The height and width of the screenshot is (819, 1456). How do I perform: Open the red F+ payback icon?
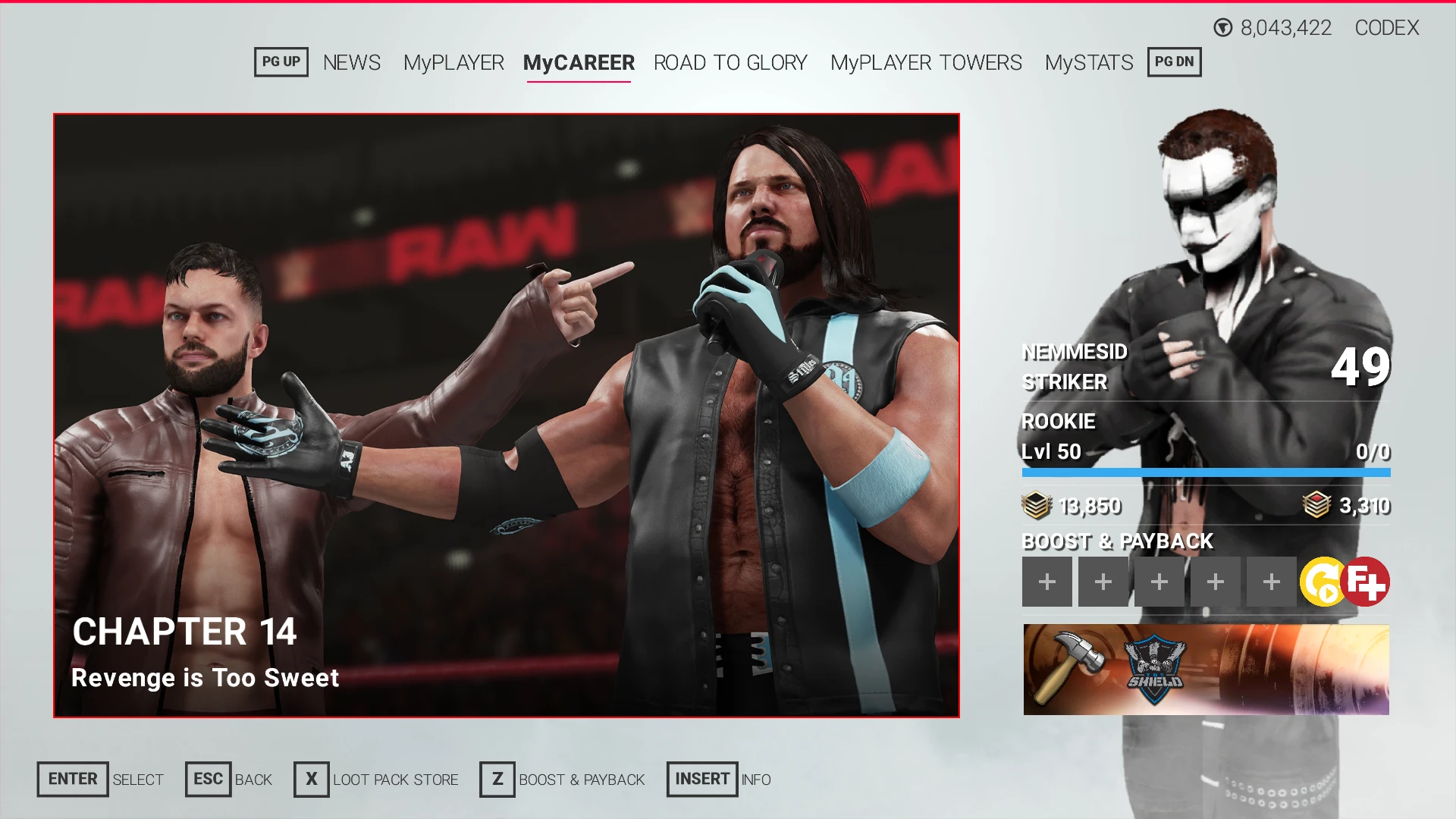point(1364,581)
